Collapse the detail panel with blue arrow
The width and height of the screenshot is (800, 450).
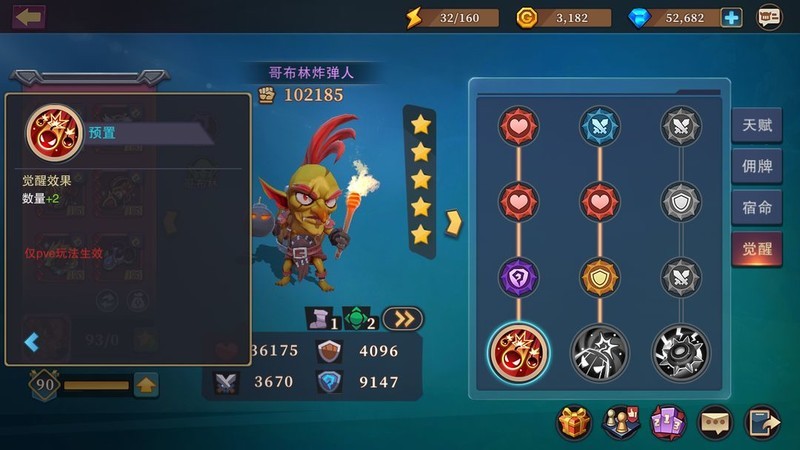[31, 342]
